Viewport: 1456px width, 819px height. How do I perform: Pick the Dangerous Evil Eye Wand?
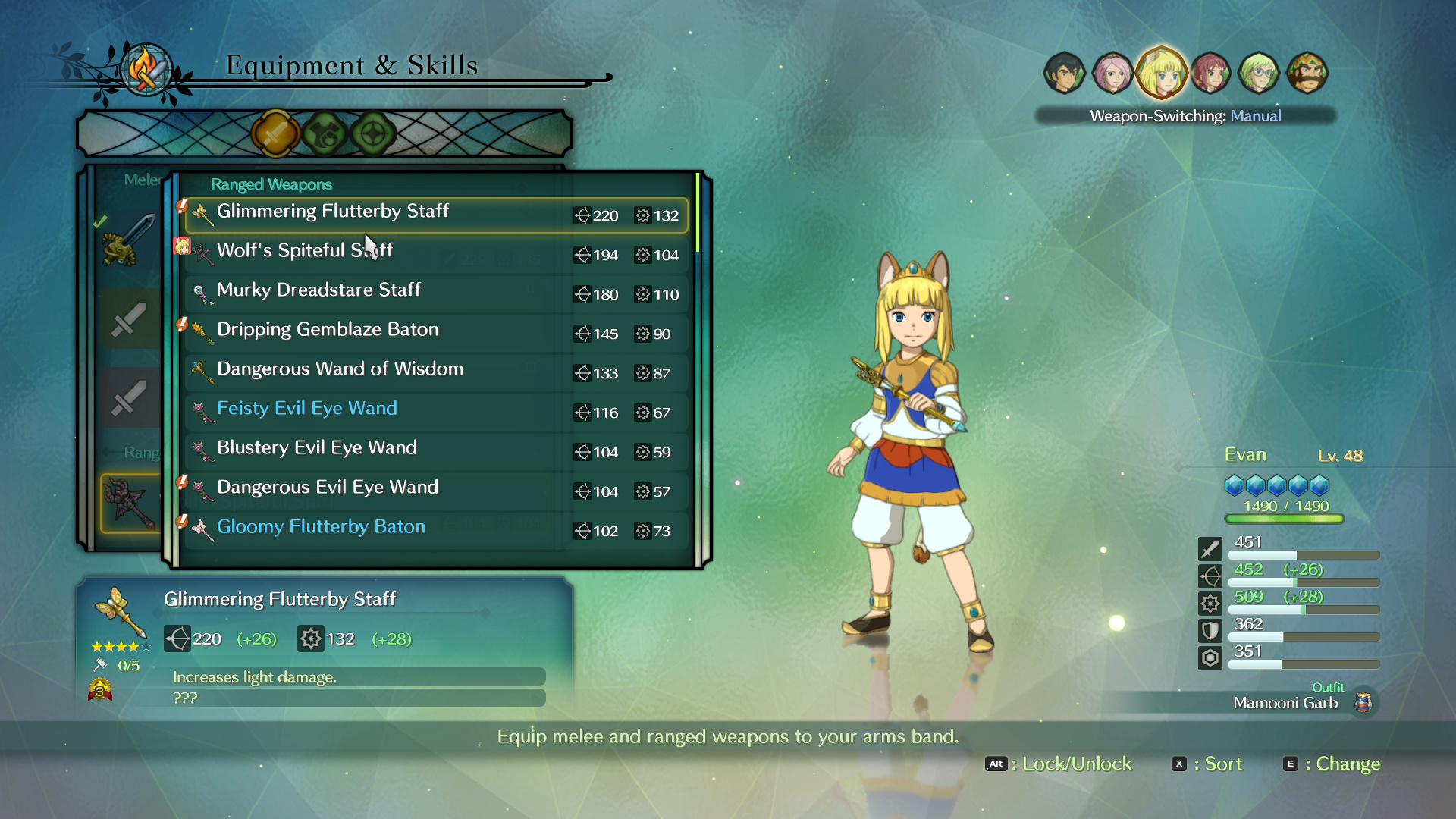pyautogui.click(x=436, y=491)
